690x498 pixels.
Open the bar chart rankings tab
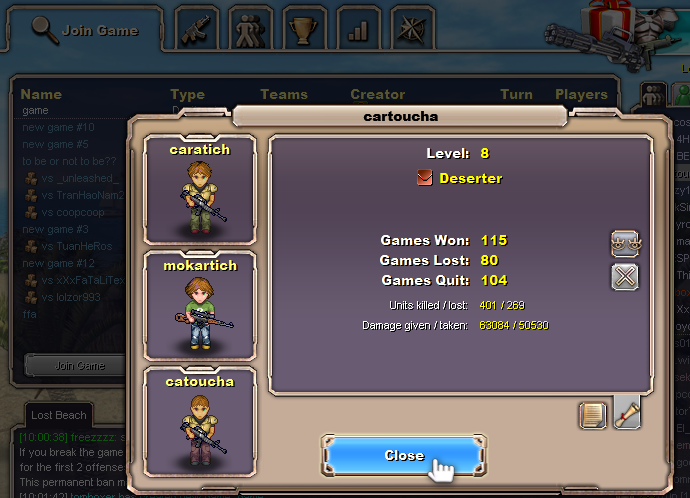(x=357, y=30)
